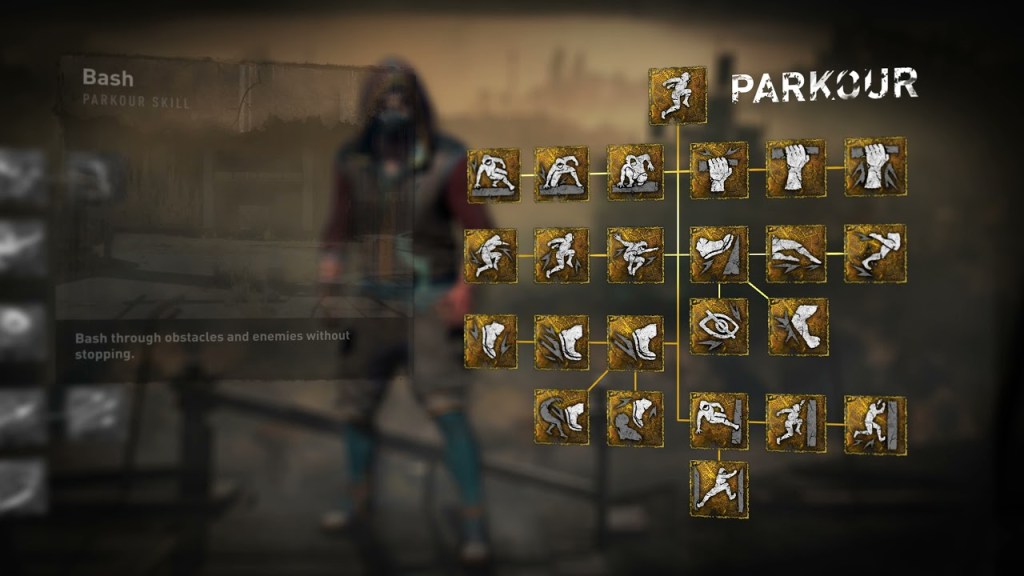Viewport: 1024px width, 576px height.
Task: Choose the boot skill right of the eye icon
Action: click(x=799, y=326)
